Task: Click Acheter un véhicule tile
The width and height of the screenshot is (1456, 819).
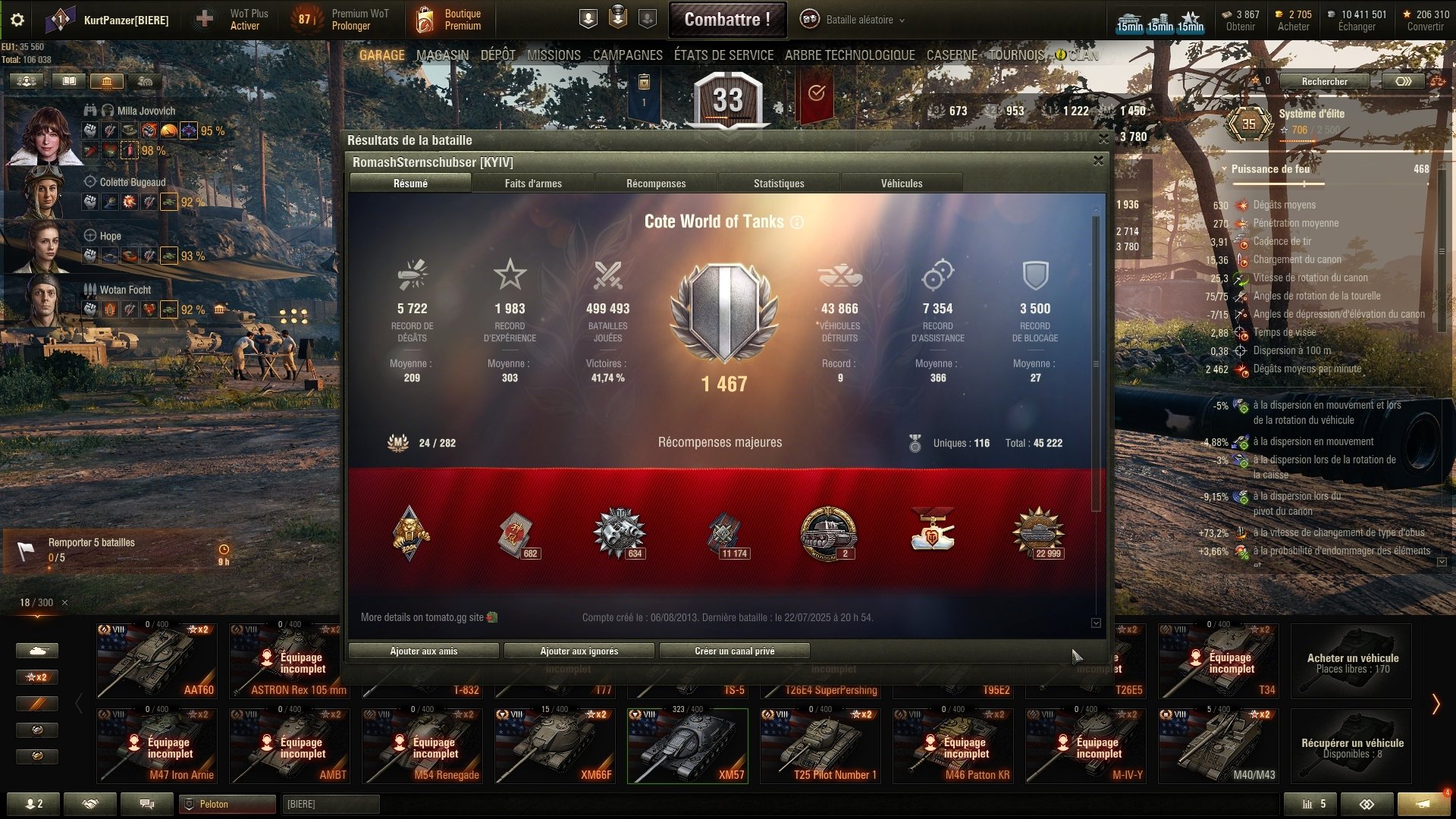Action: click(1352, 661)
